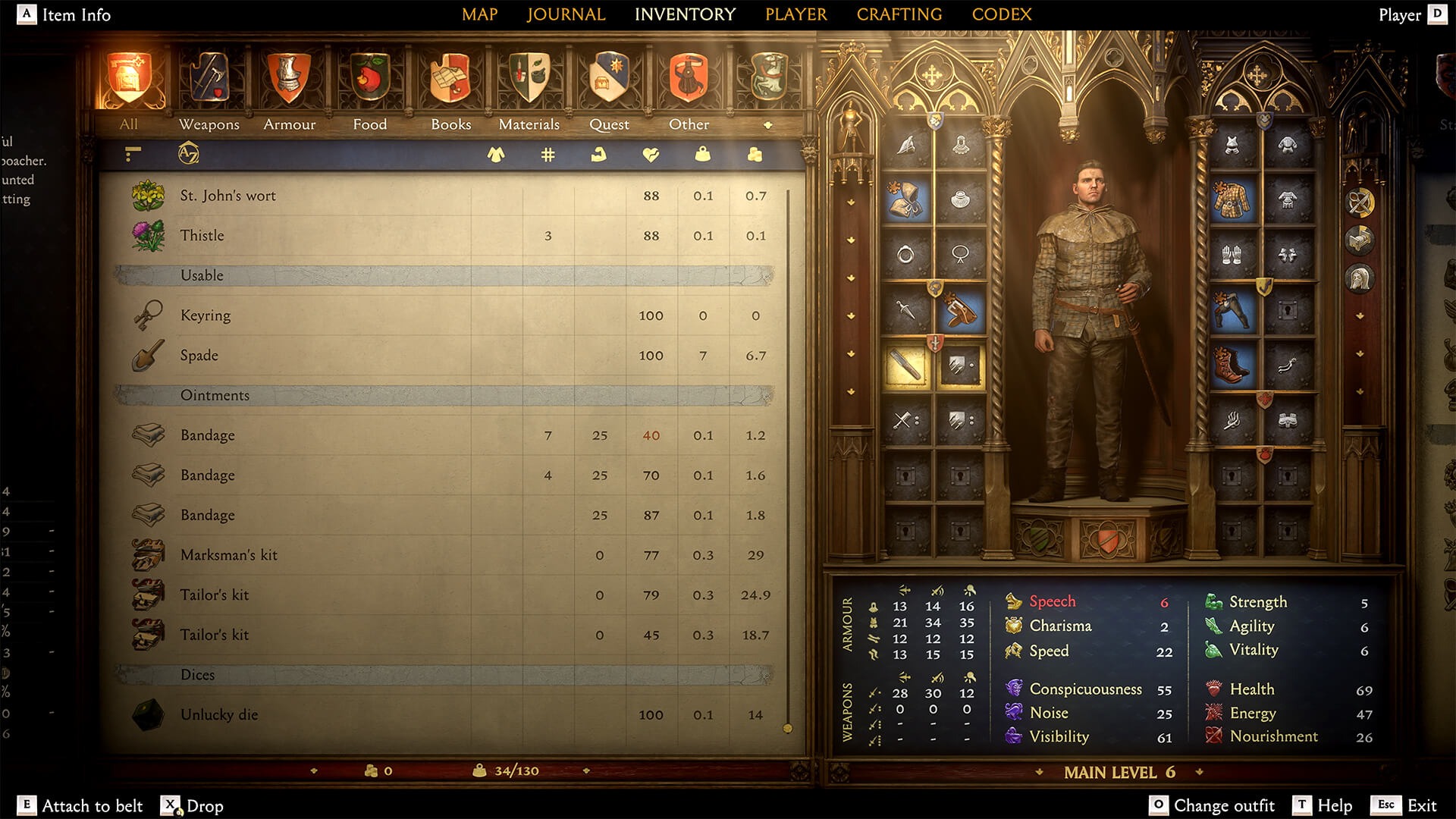Select the Materials category icon
The width and height of the screenshot is (1456, 819).
529,78
